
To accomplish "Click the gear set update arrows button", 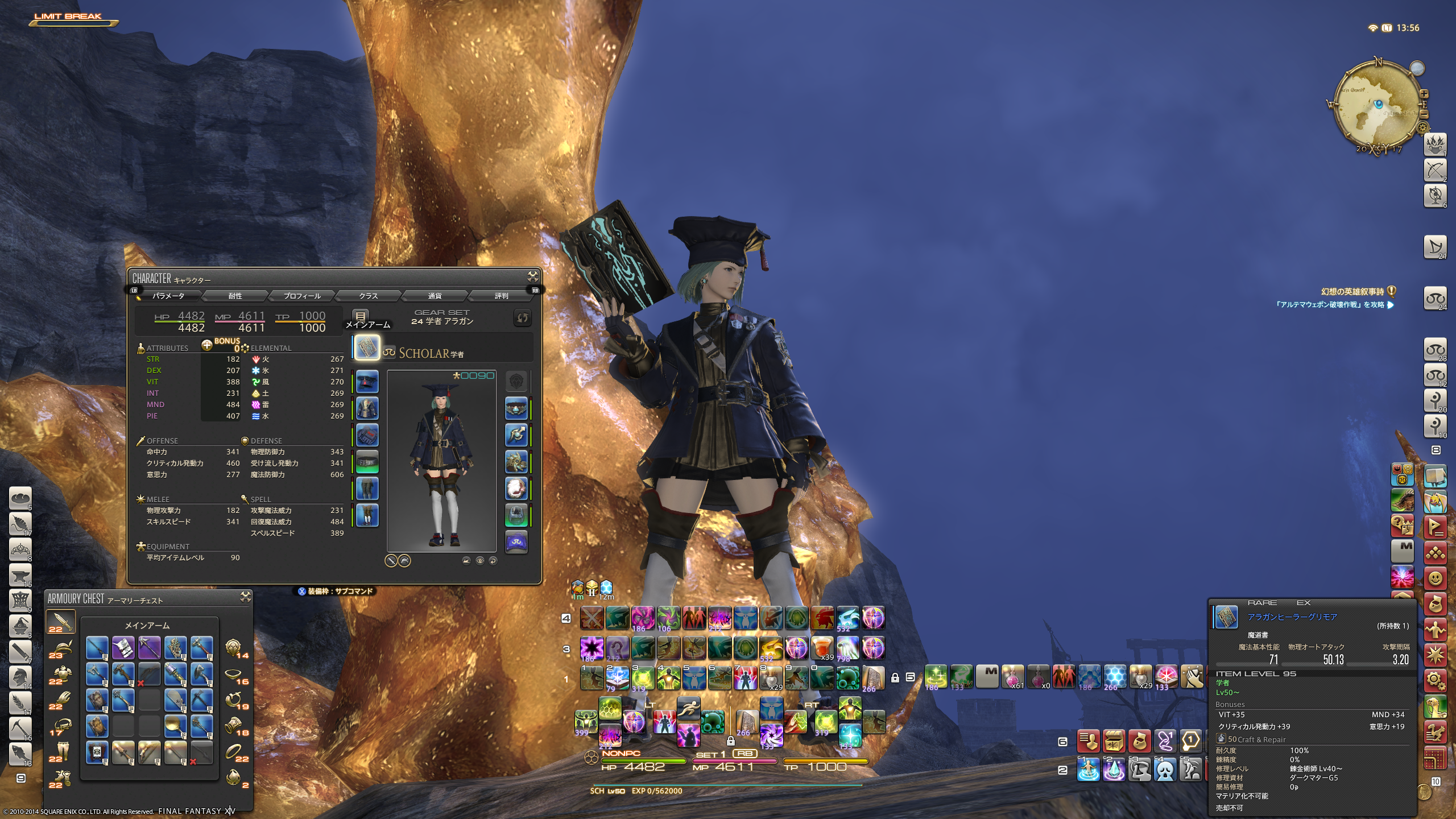I will pos(522,318).
